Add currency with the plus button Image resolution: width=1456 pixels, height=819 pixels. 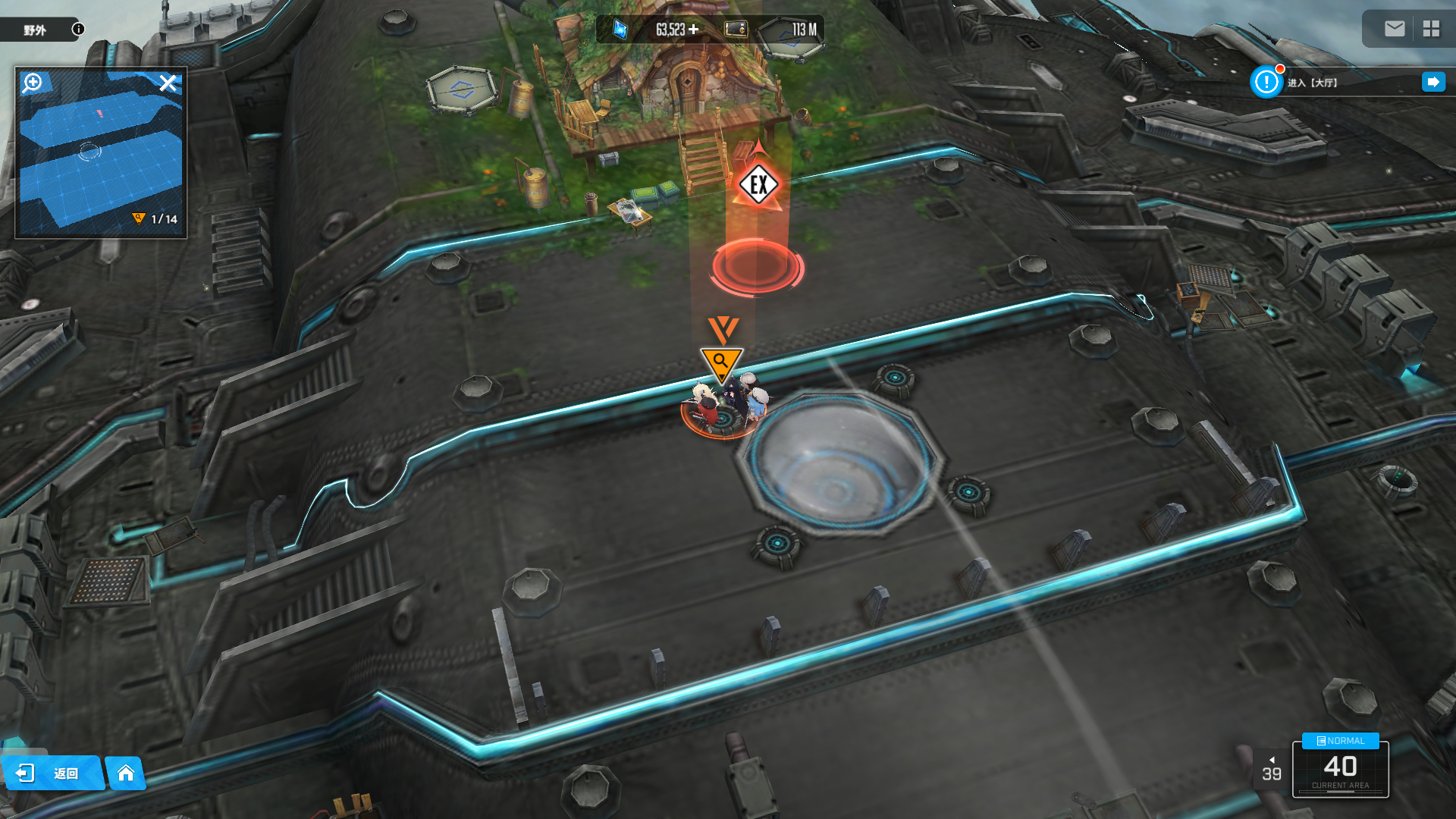tap(693, 30)
